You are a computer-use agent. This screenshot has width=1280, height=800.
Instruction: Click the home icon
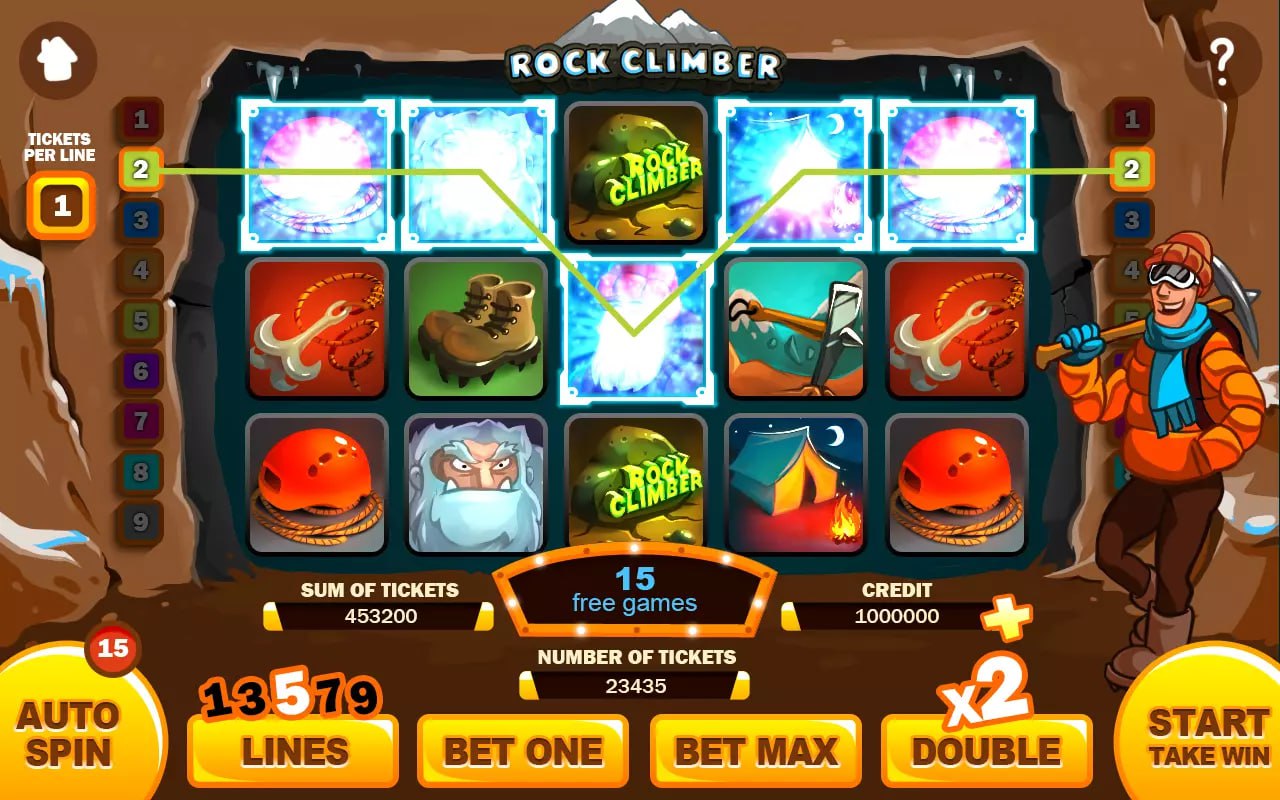tap(57, 57)
